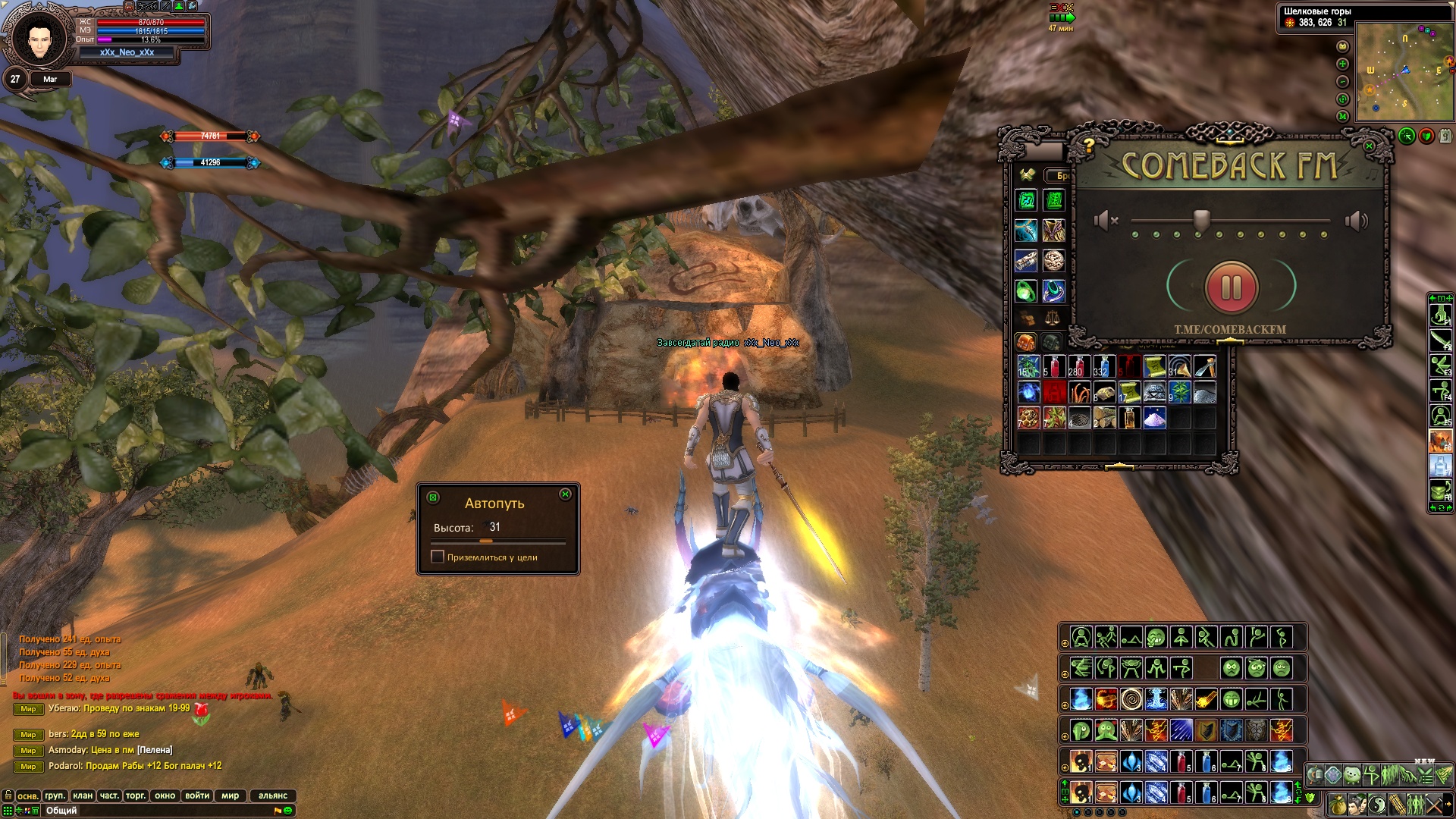Close the Comeback FM radio window
This screenshot has height=819, width=1456.
1369,146
